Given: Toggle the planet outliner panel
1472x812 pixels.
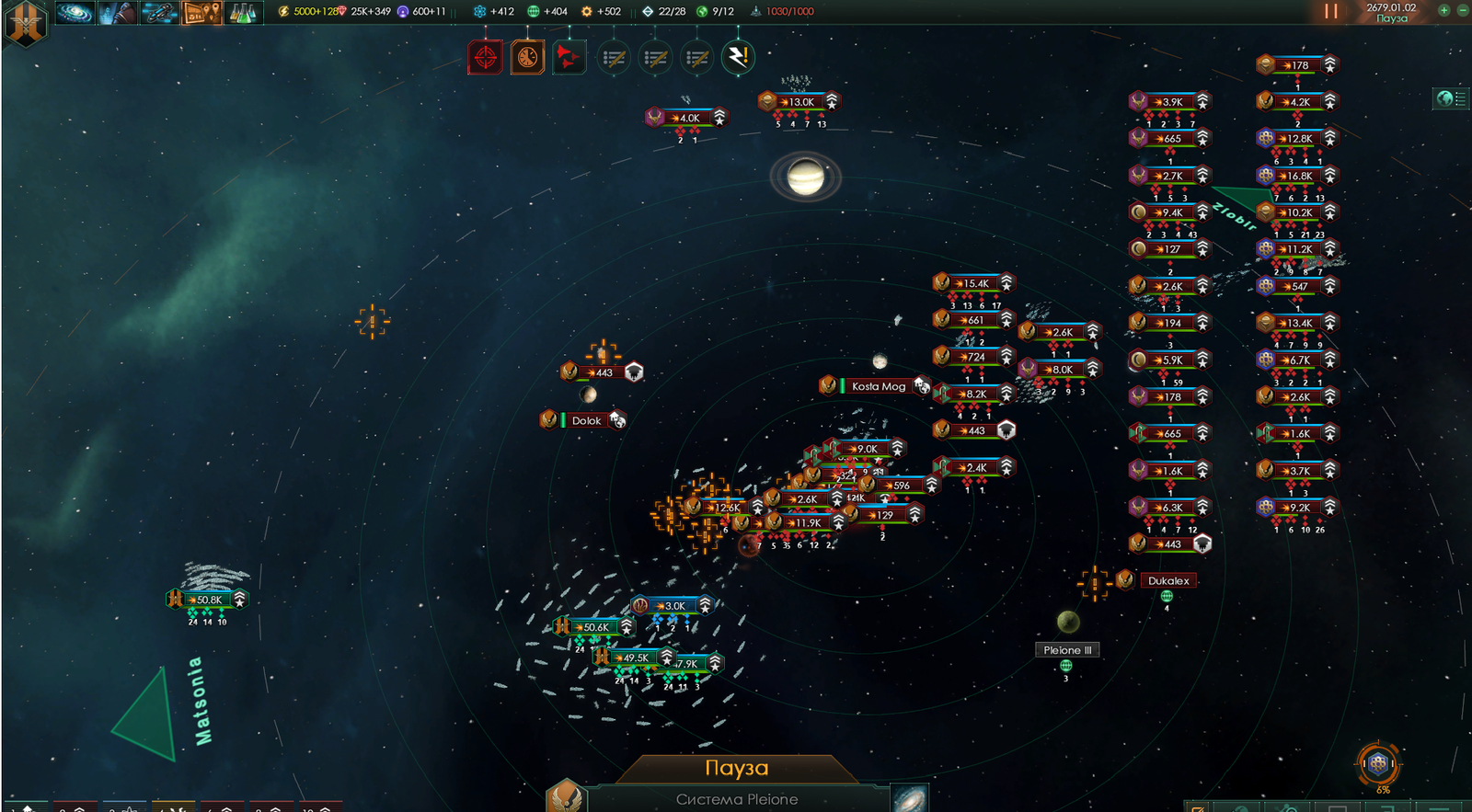Looking at the screenshot, I should [1451, 98].
